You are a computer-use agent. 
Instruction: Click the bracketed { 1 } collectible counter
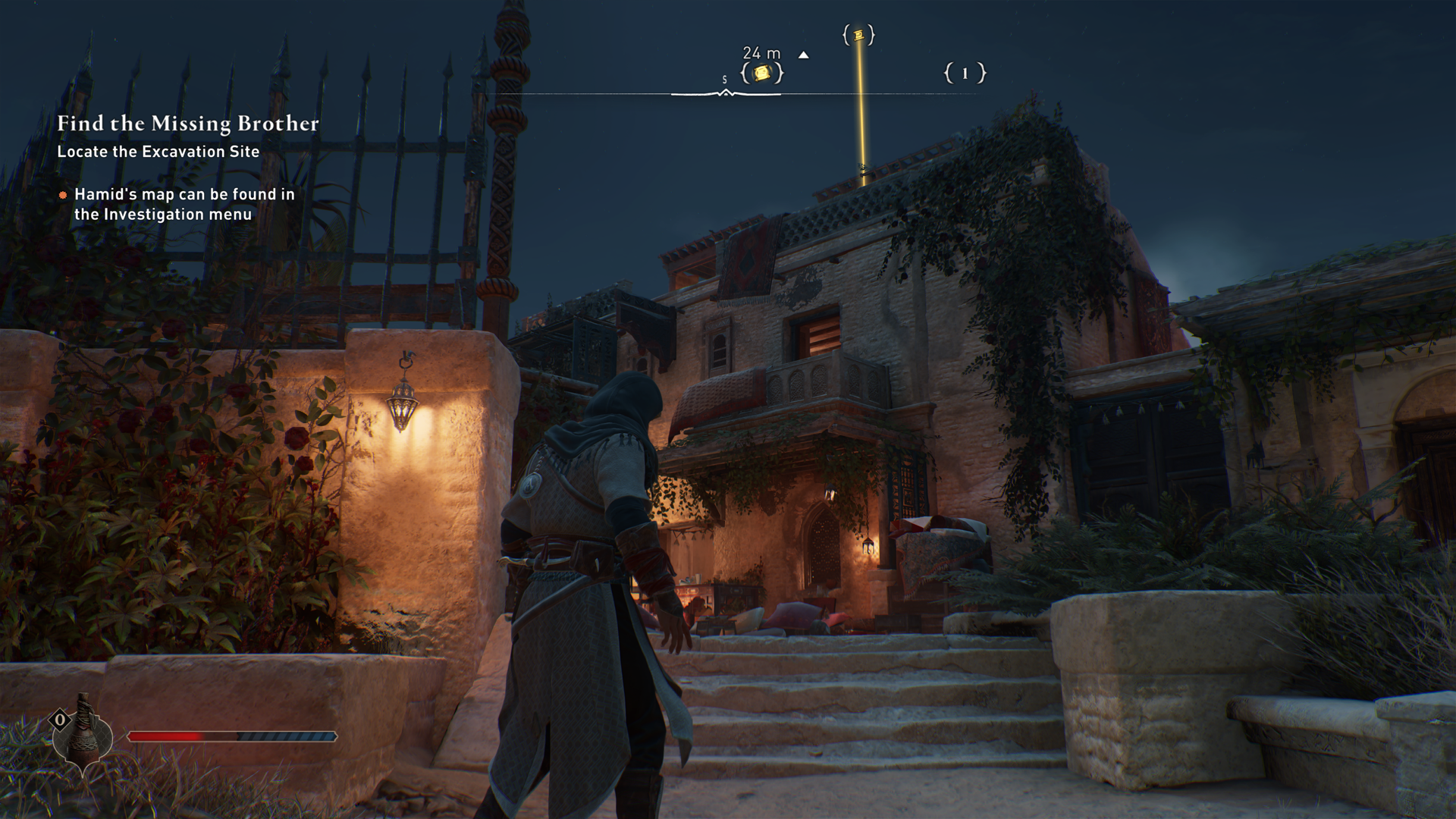point(965,74)
